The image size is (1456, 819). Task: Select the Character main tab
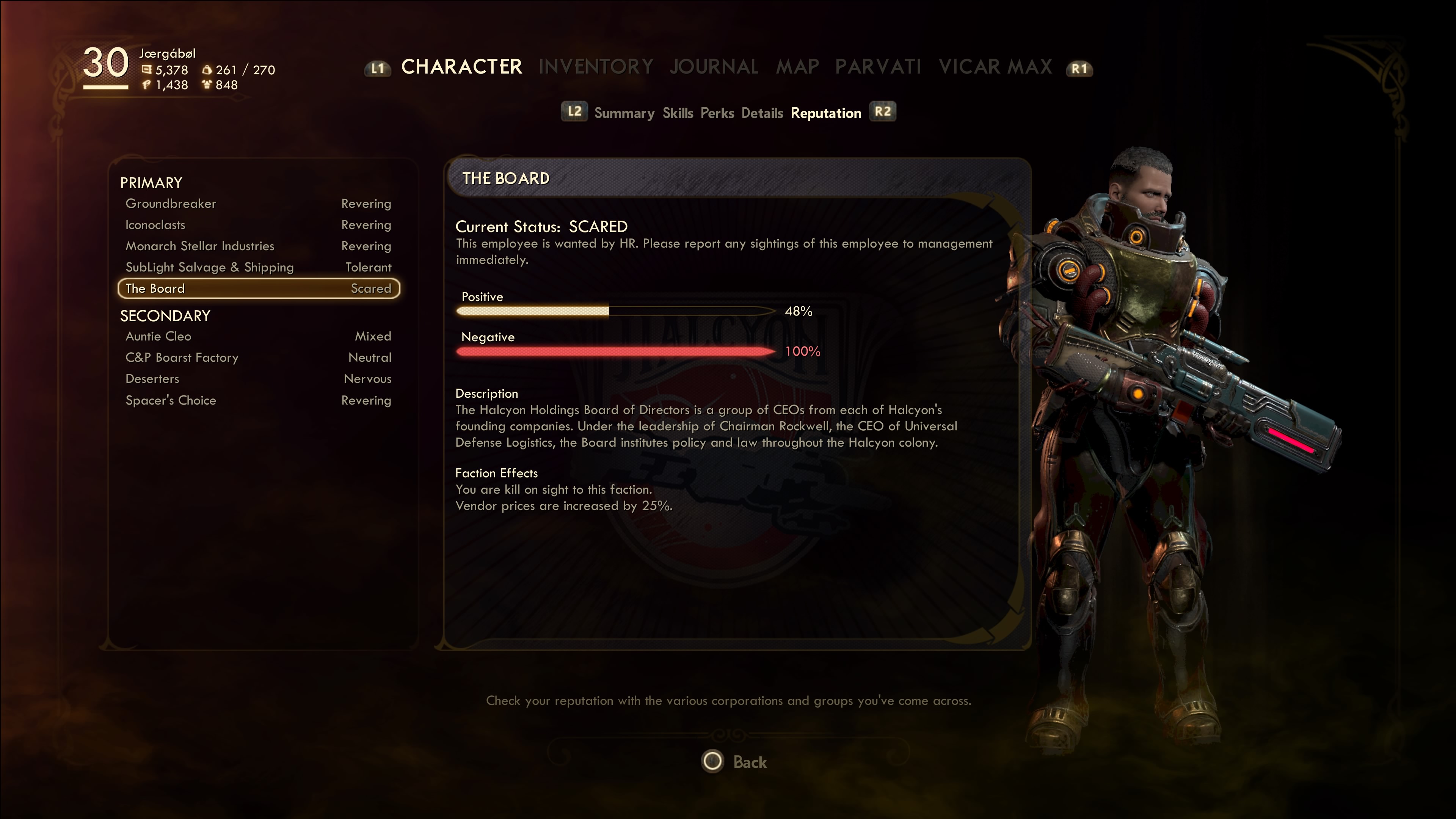click(x=461, y=67)
